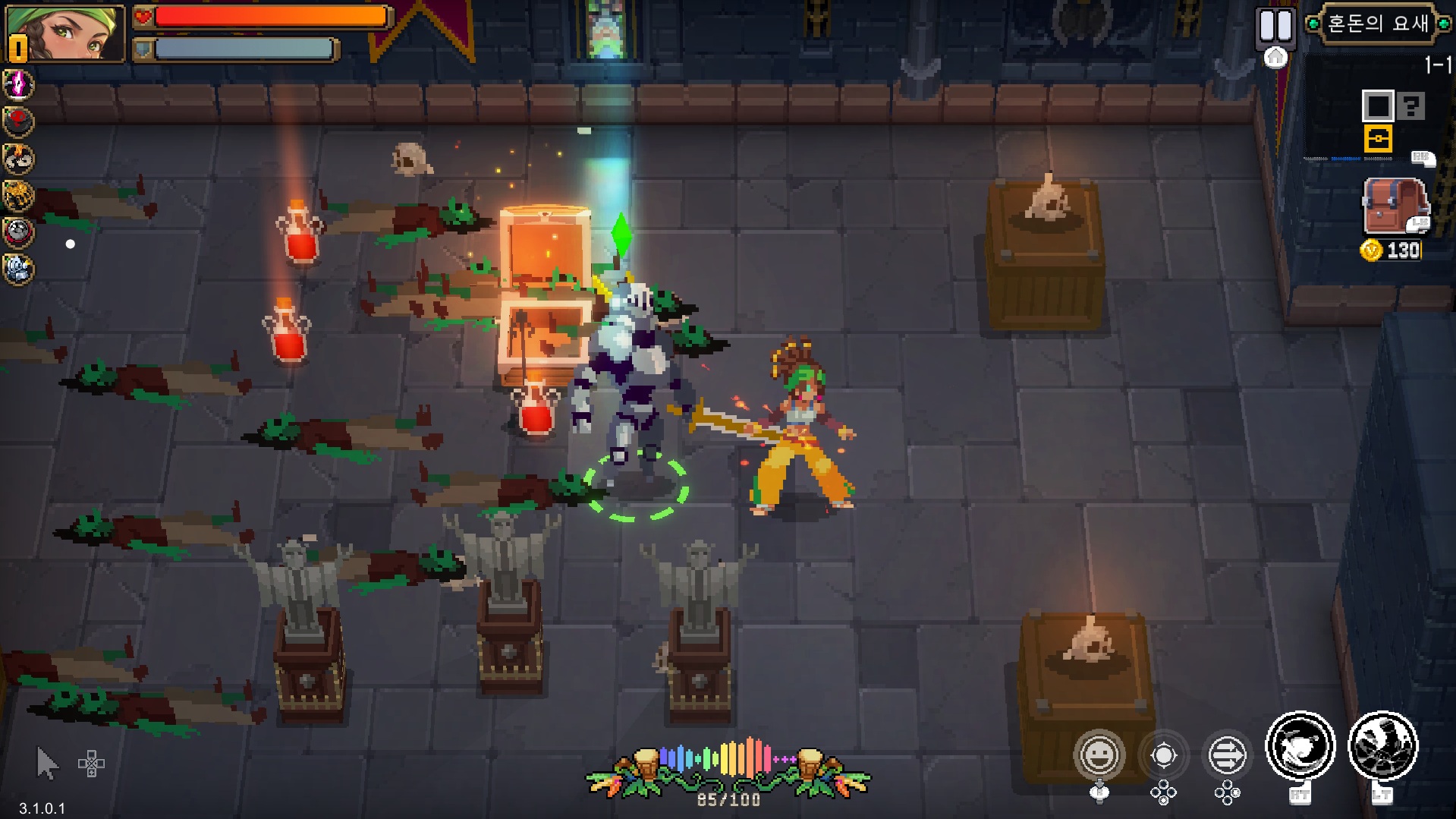
Task: Trigger the ground smash skill
Action: coord(1382,747)
